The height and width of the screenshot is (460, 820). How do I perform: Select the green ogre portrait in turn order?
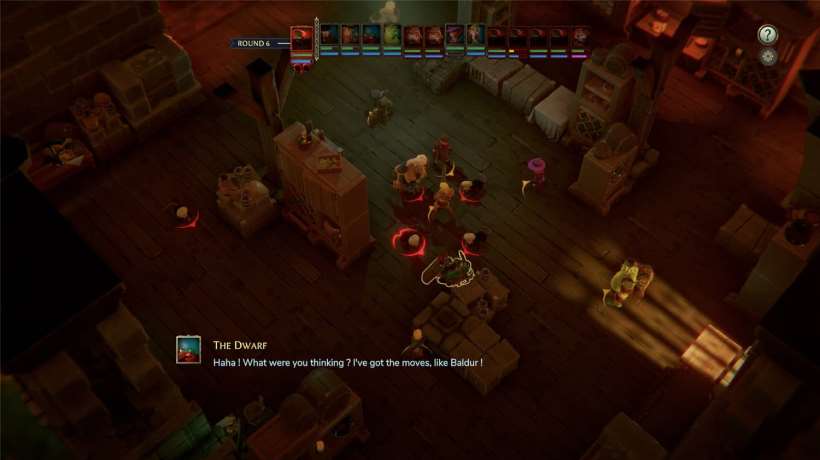(x=392, y=36)
